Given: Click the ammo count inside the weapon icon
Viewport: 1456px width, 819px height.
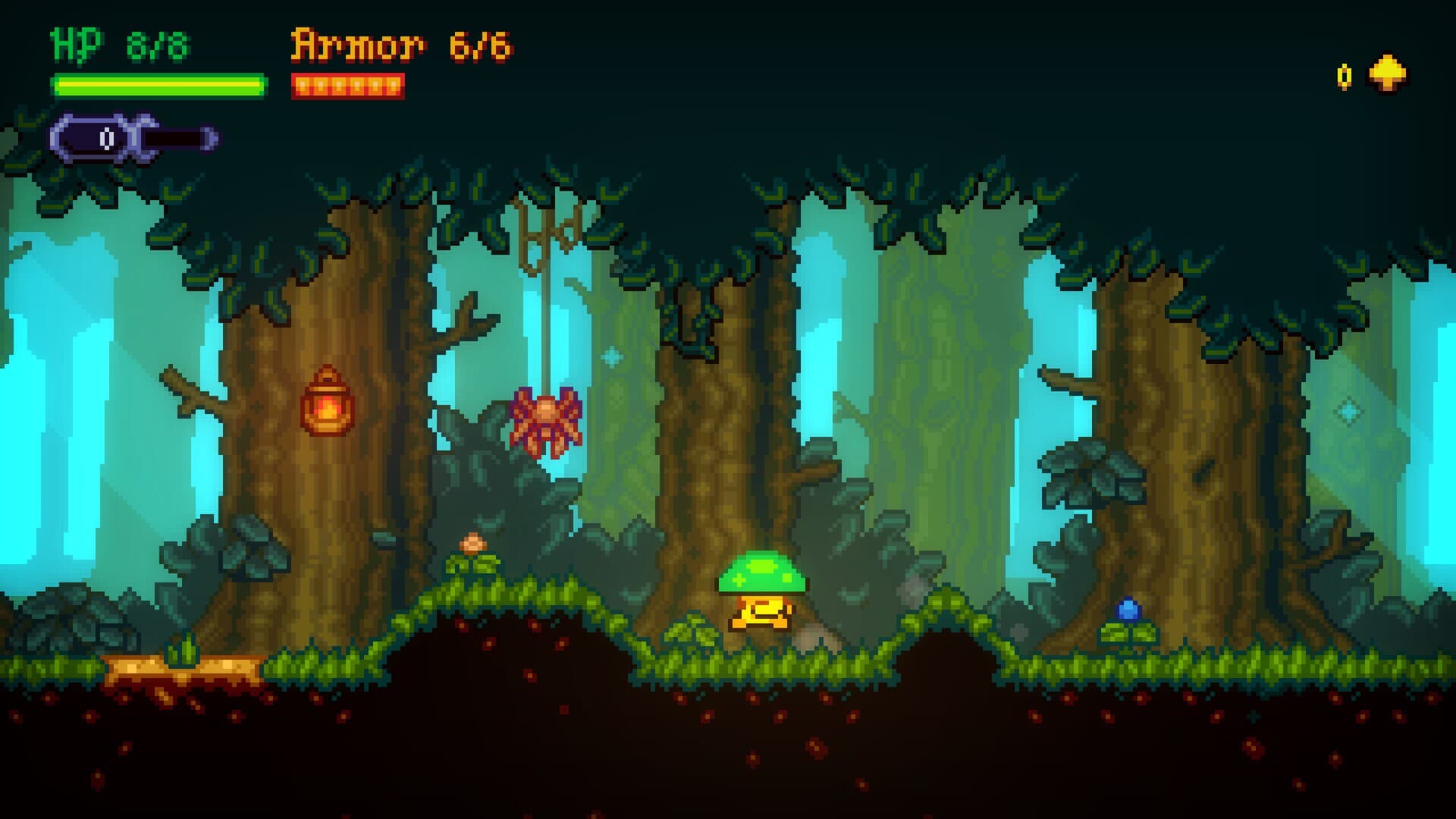Looking at the screenshot, I should click(x=105, y=138).
